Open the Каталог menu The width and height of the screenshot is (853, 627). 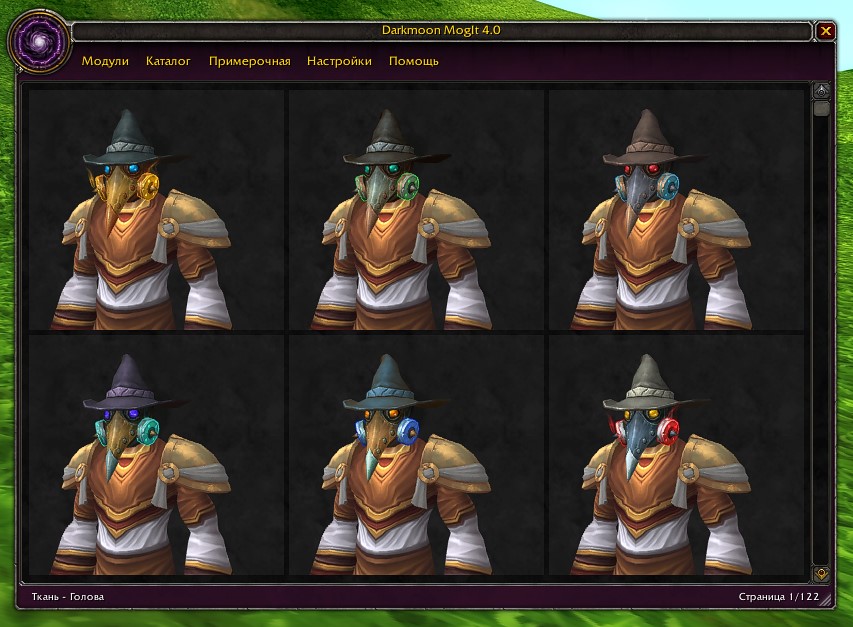click(168, 61)
